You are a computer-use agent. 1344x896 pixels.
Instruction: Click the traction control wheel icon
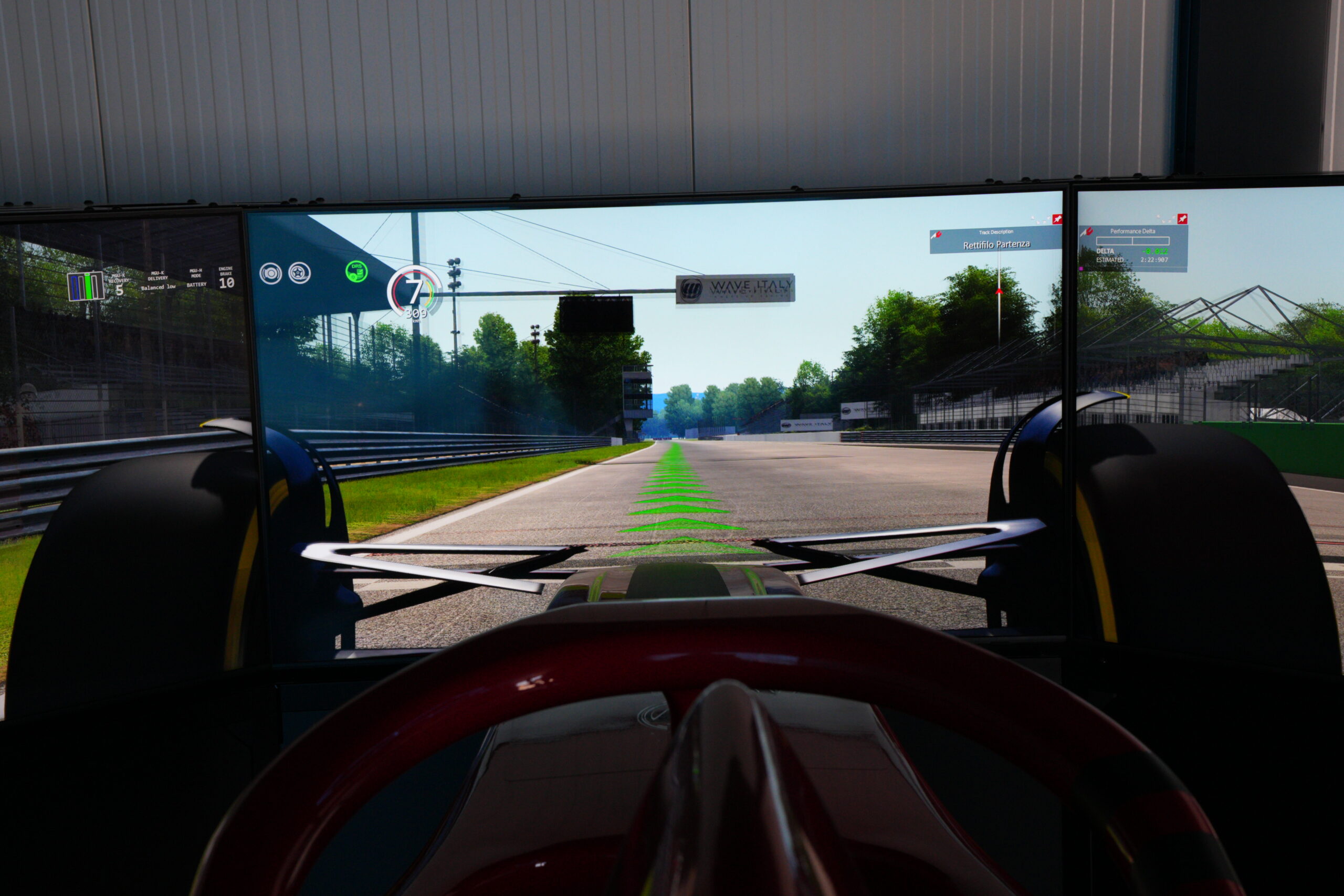[299, 273]
